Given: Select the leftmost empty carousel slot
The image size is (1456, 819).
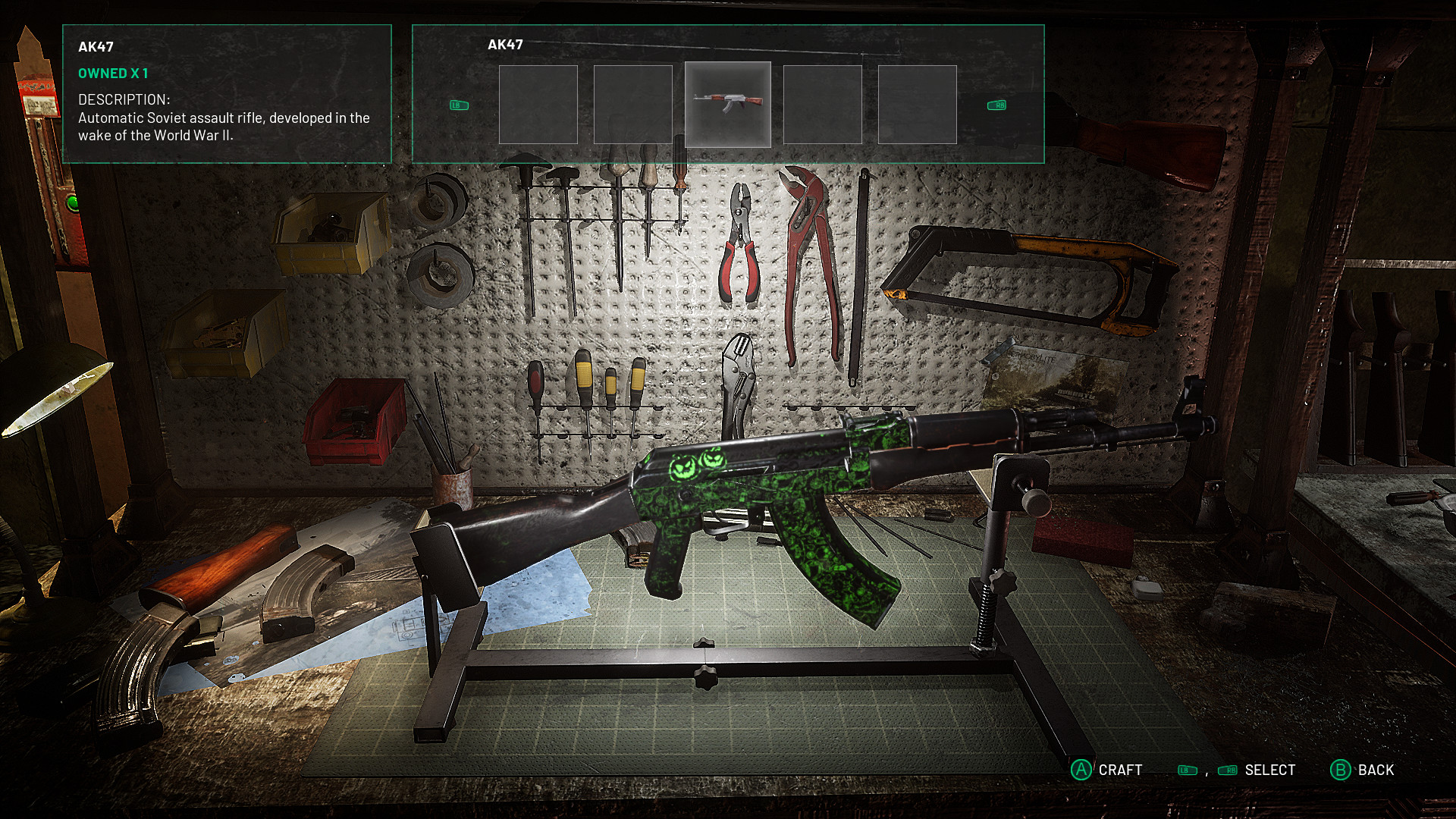Looking at the screenshot, I should tap(540, 104).
